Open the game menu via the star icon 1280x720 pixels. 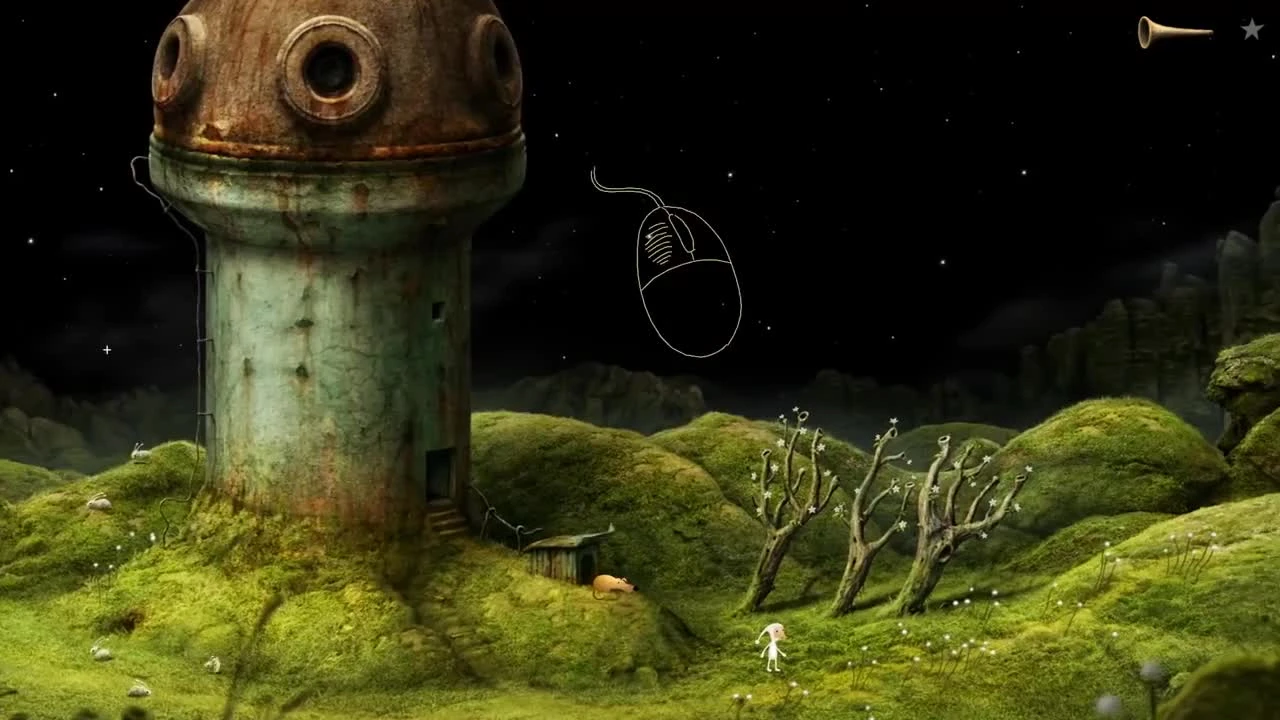coord(1250,30)
